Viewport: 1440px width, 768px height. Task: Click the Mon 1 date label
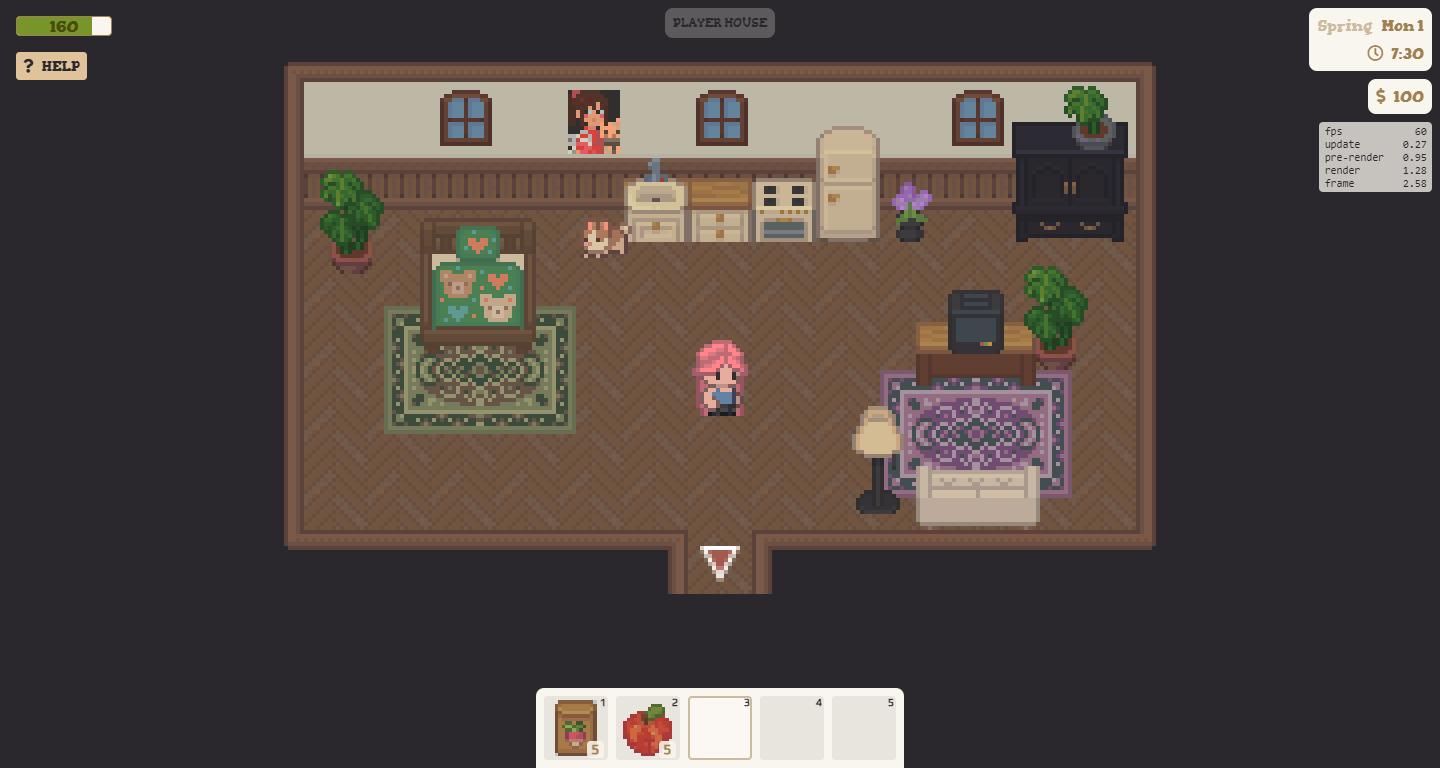pos(1402,26)
